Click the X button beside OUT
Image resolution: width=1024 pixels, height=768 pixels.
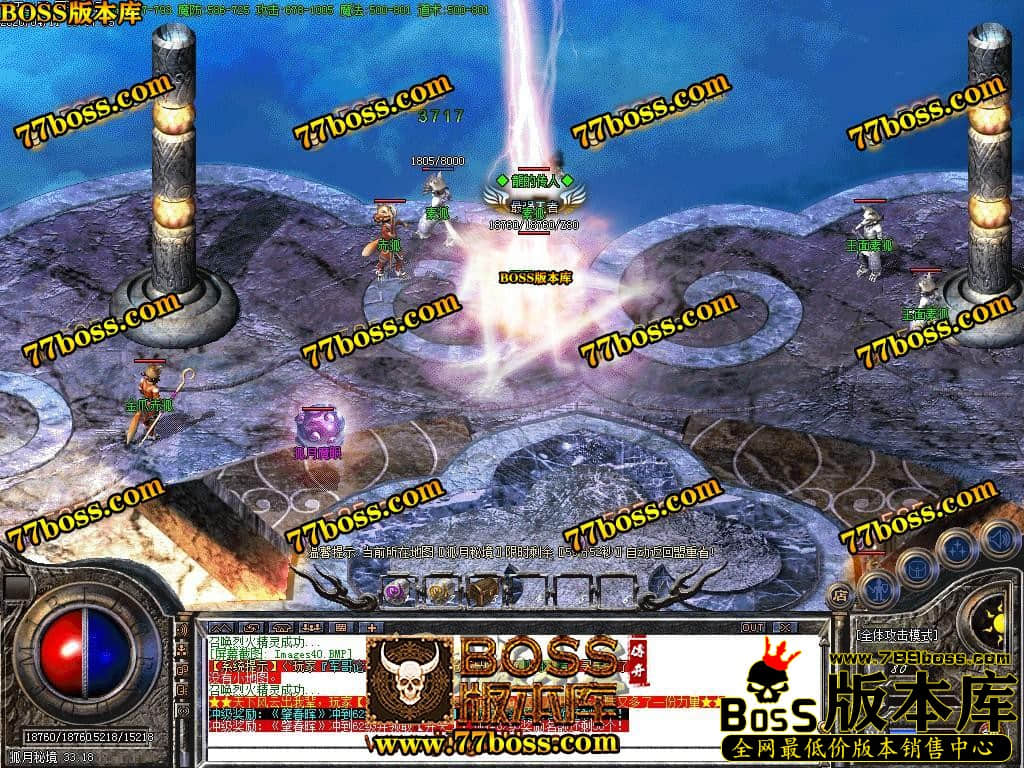point(786,627)
